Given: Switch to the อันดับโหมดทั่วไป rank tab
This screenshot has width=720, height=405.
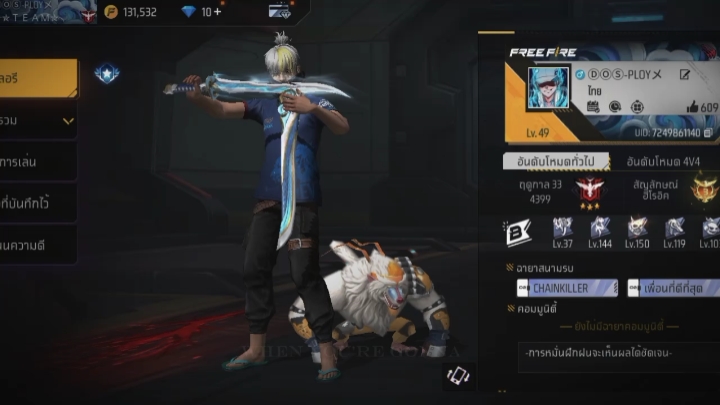Looking at the screenshot, I should point(553,161).
